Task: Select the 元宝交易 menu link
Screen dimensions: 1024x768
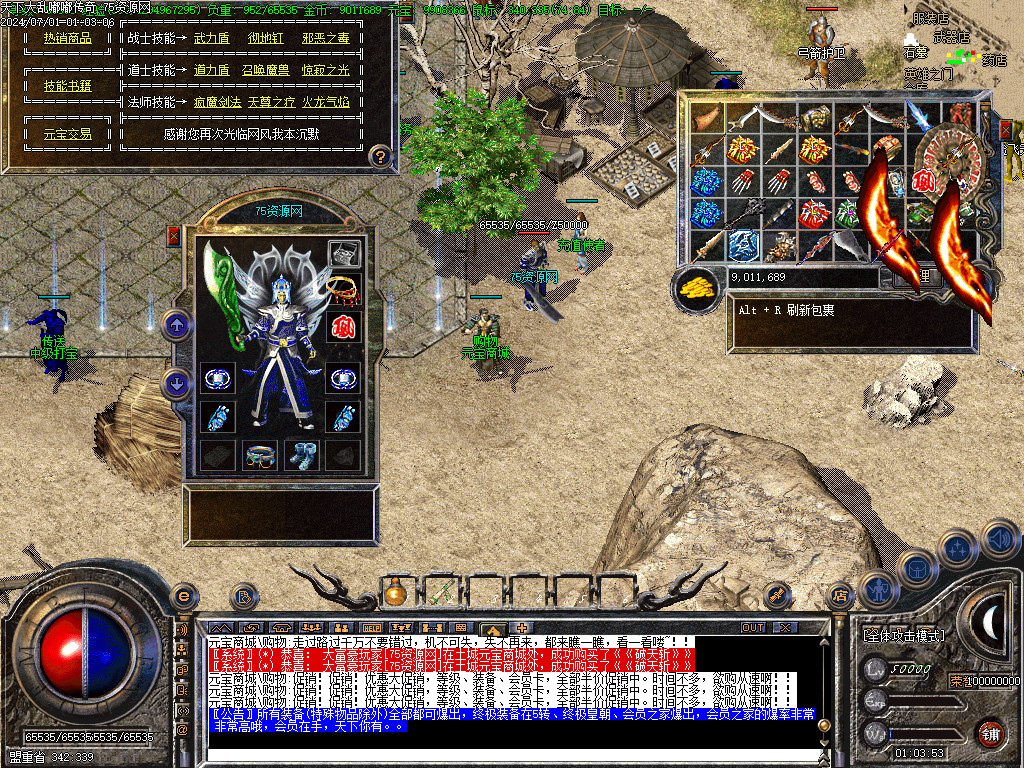Action: (x=67, y=133)
